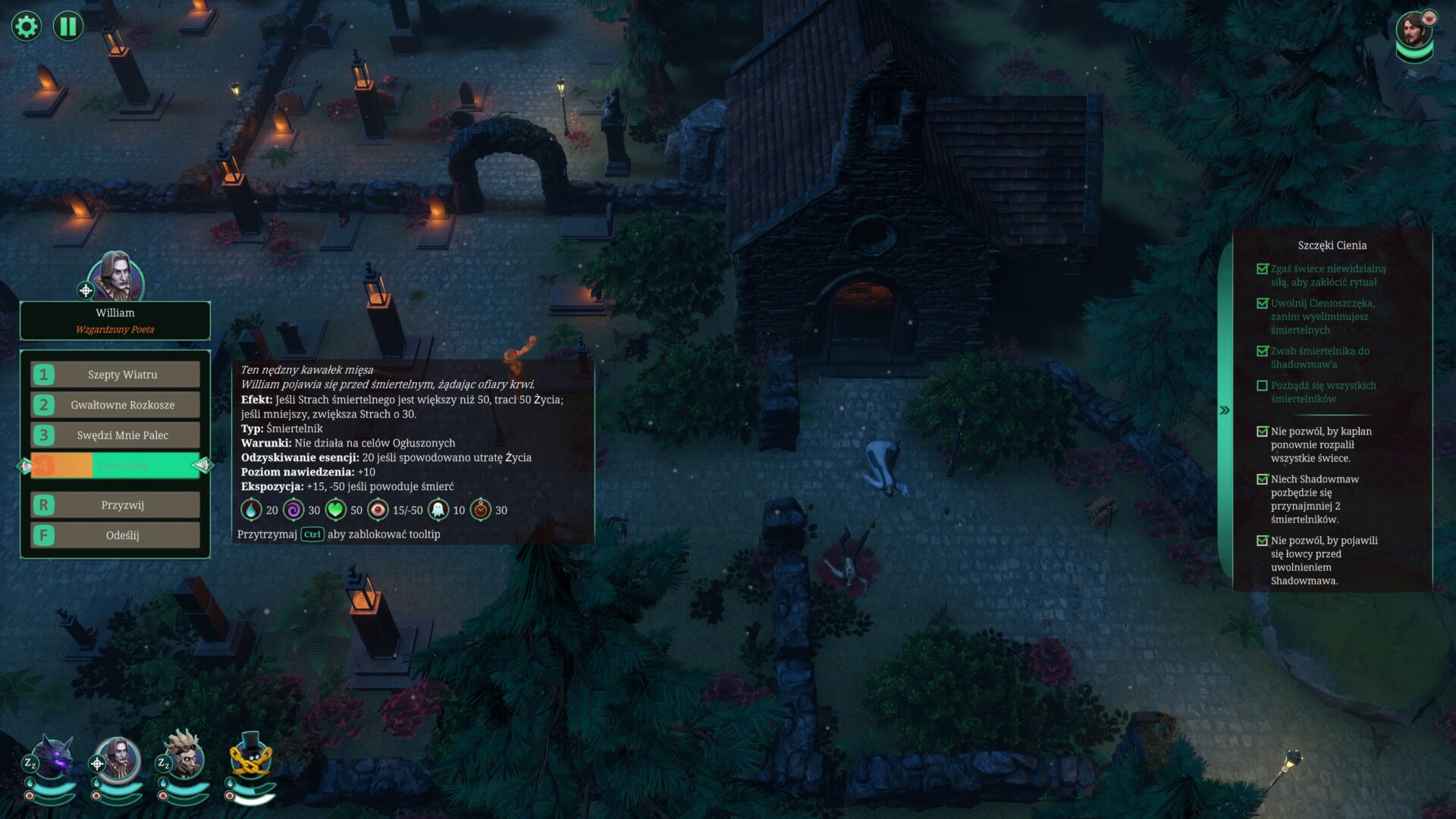
Task: Choose William's portrait in the bottom roster
Action: pyautogui.click(x=119, y=758)
